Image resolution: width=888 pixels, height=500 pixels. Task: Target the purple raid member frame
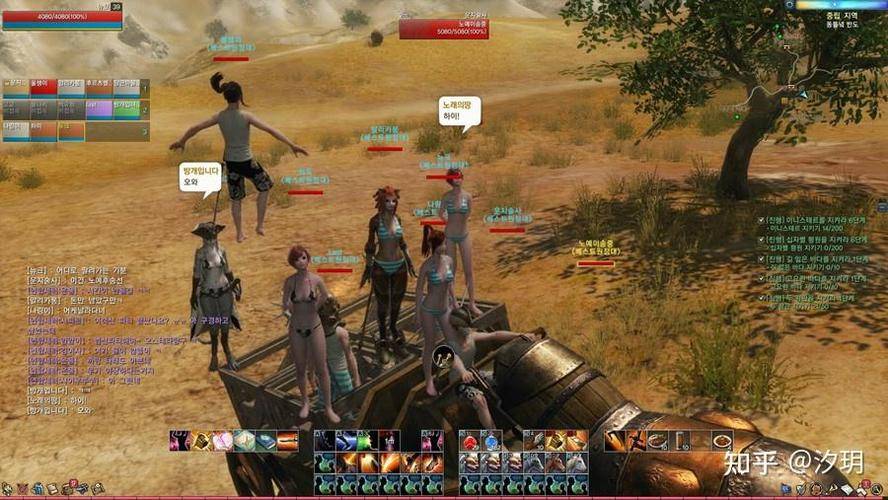(98, 108)
